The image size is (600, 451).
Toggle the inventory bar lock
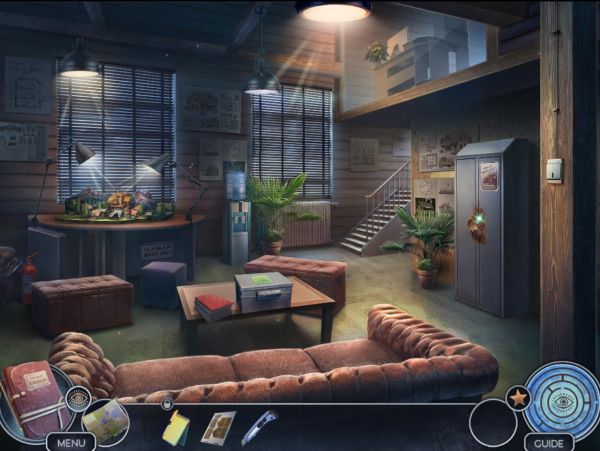coord(167,404)
